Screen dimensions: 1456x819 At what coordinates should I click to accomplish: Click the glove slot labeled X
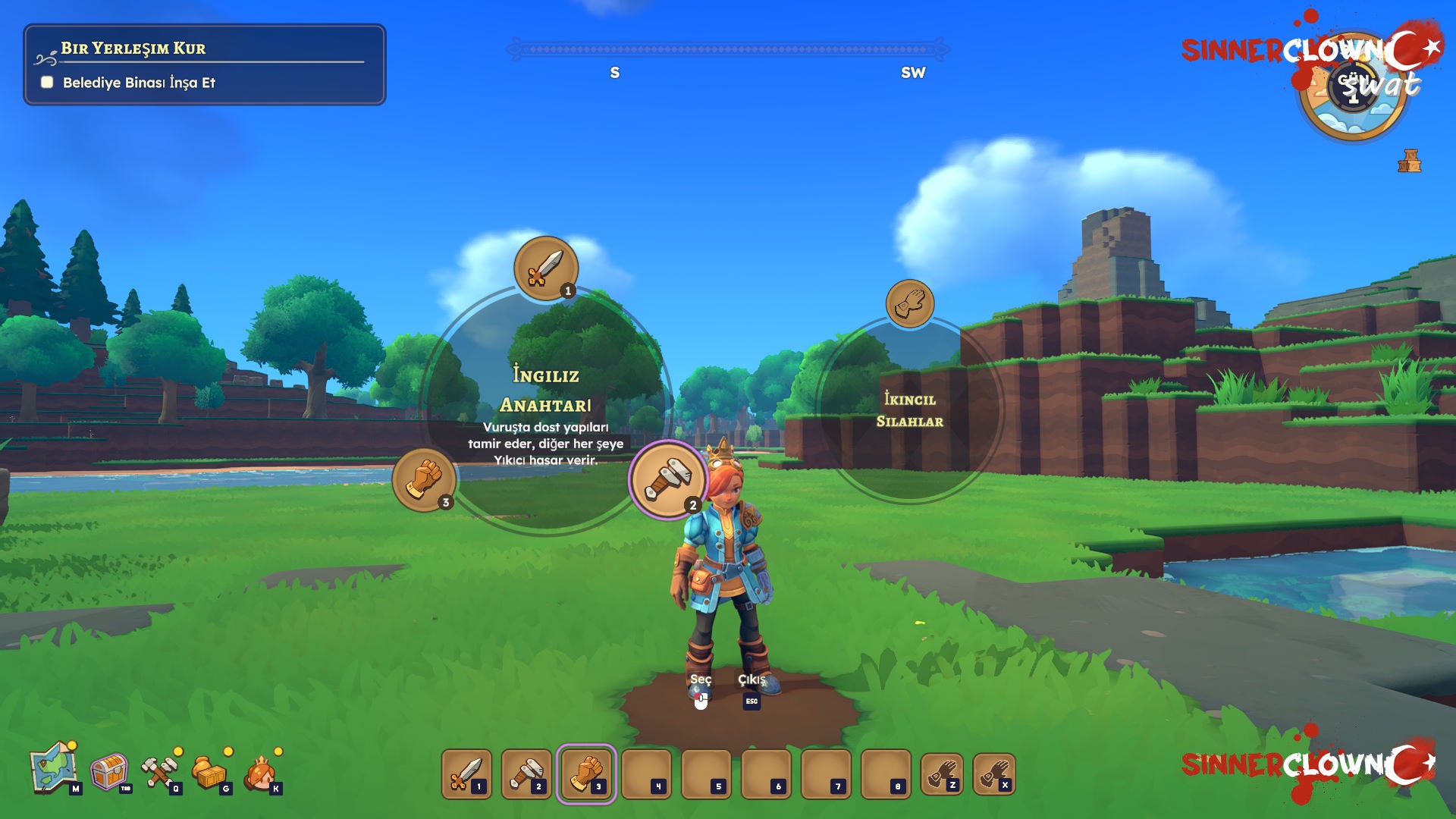coord(993,774)
